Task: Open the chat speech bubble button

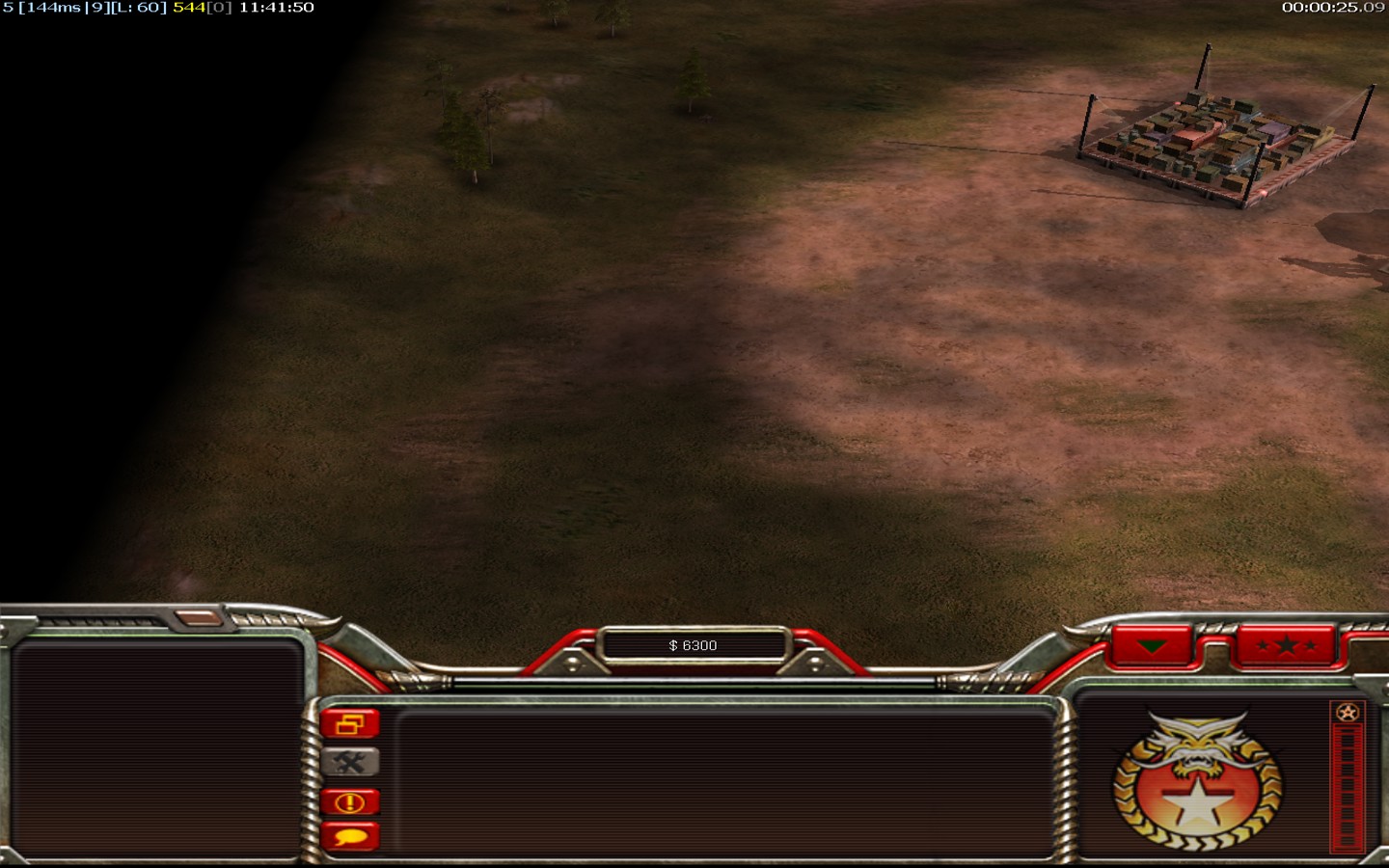Action: click(x=350, y=836)
